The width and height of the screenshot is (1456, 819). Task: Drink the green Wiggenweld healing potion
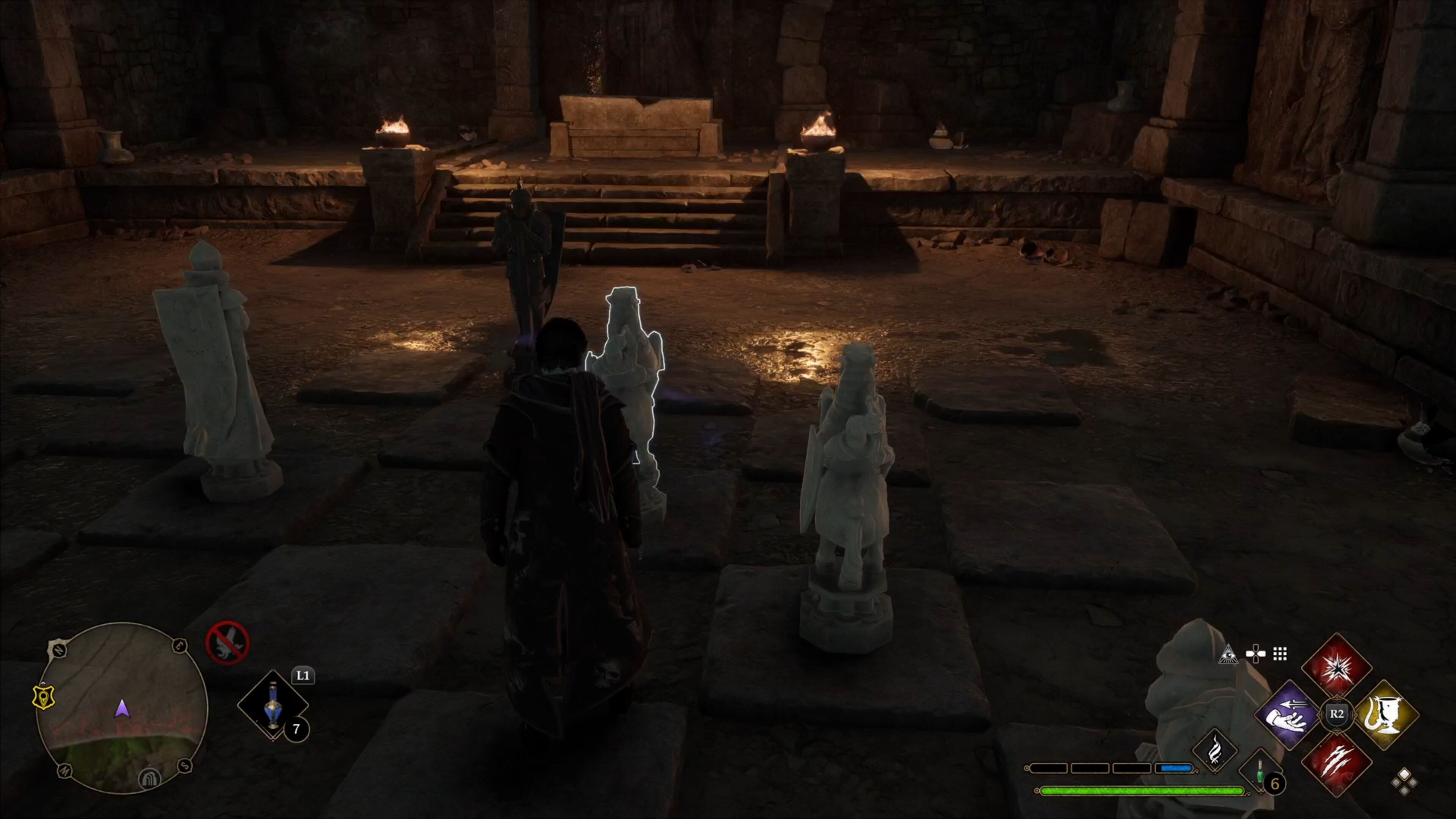coord(1260,772)
